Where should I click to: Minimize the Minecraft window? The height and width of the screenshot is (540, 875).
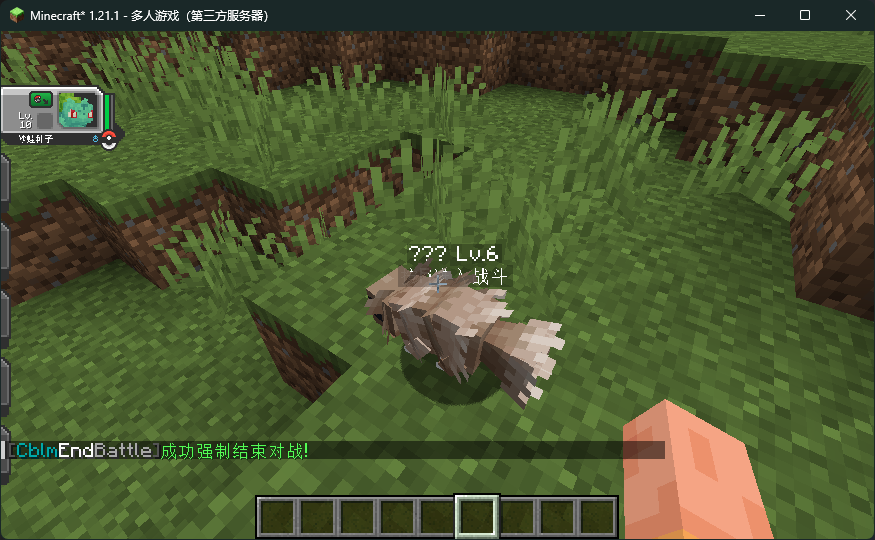(758, 15)
